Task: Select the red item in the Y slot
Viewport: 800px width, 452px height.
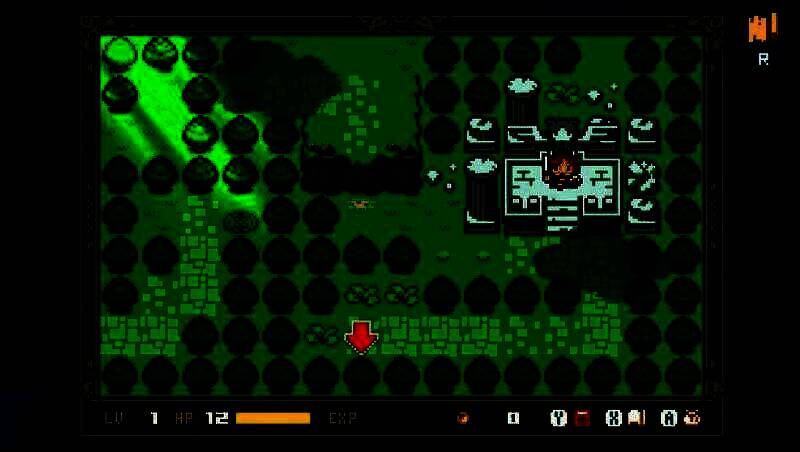Action: click(x=582, y=418)
